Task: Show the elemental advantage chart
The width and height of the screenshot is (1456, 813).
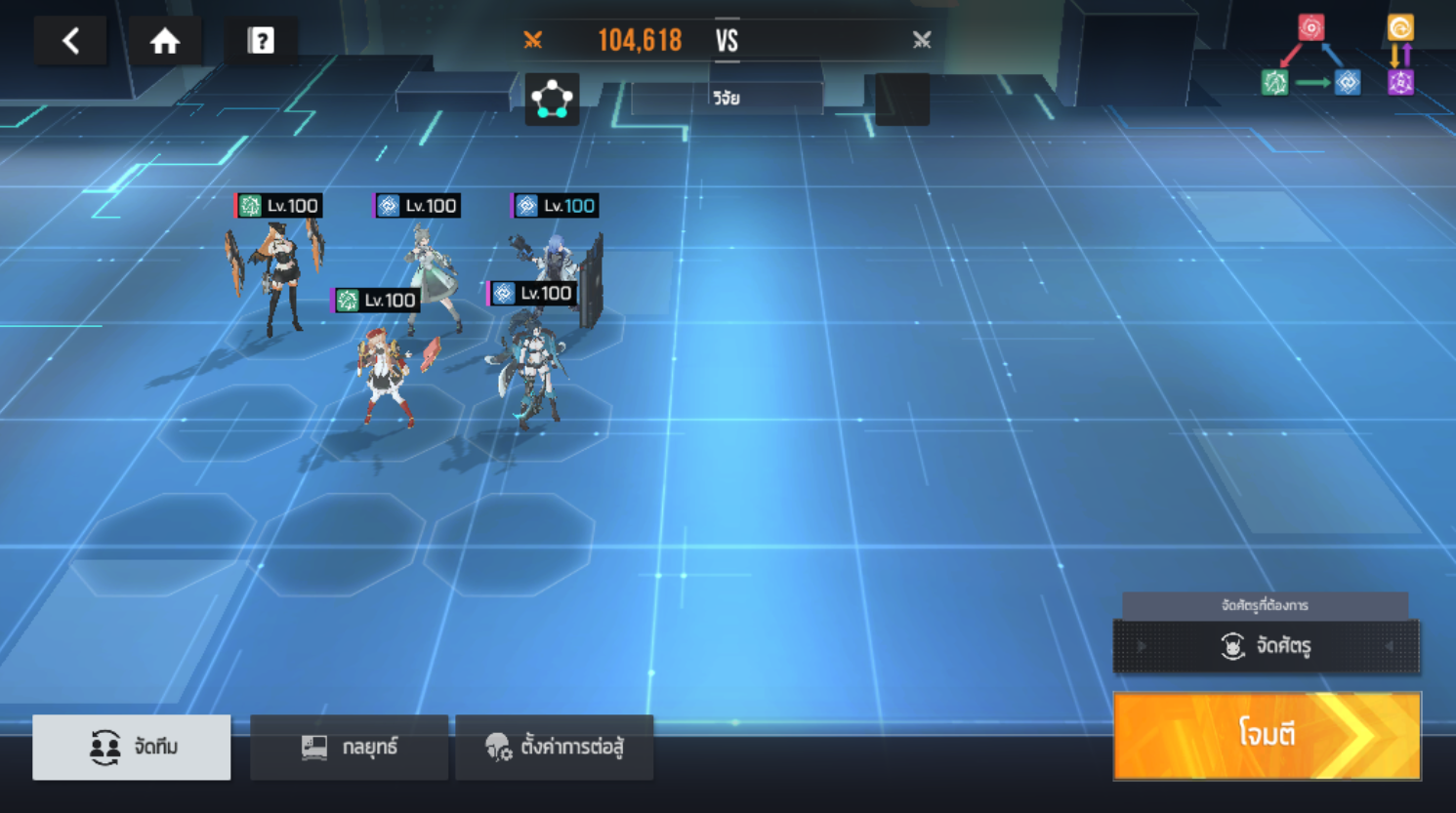Action: [1338, 57]
